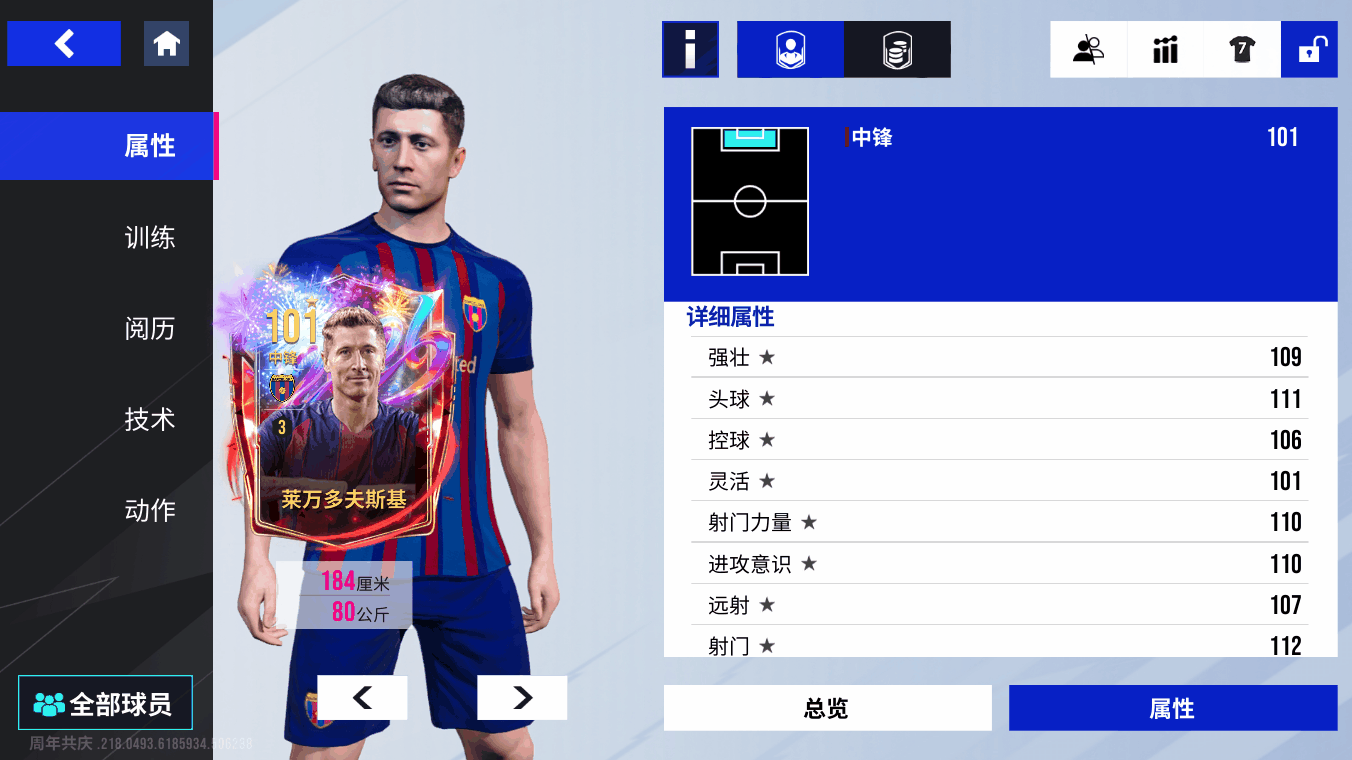Click the blue back arrow
This screenshot has height=760, width=1352.
pos(63,43)
